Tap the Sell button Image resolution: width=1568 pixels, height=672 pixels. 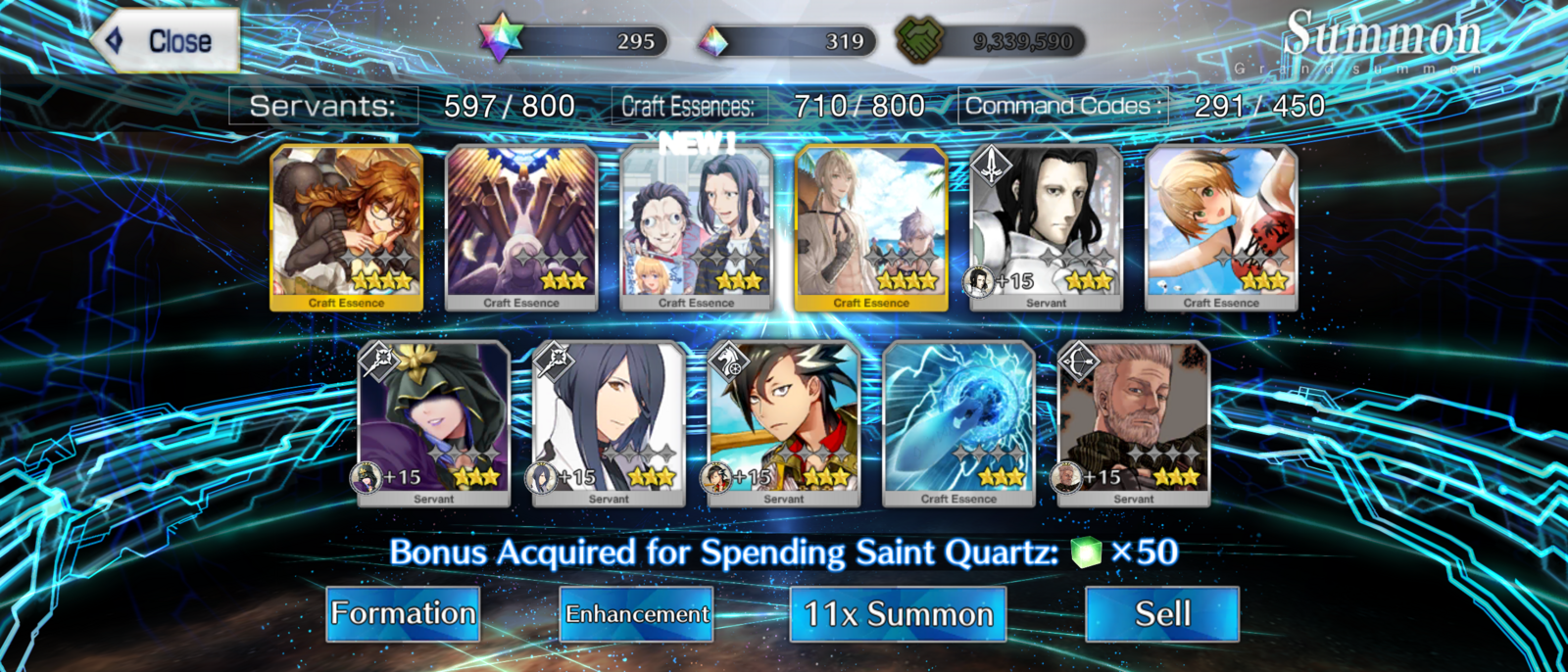1162,614
